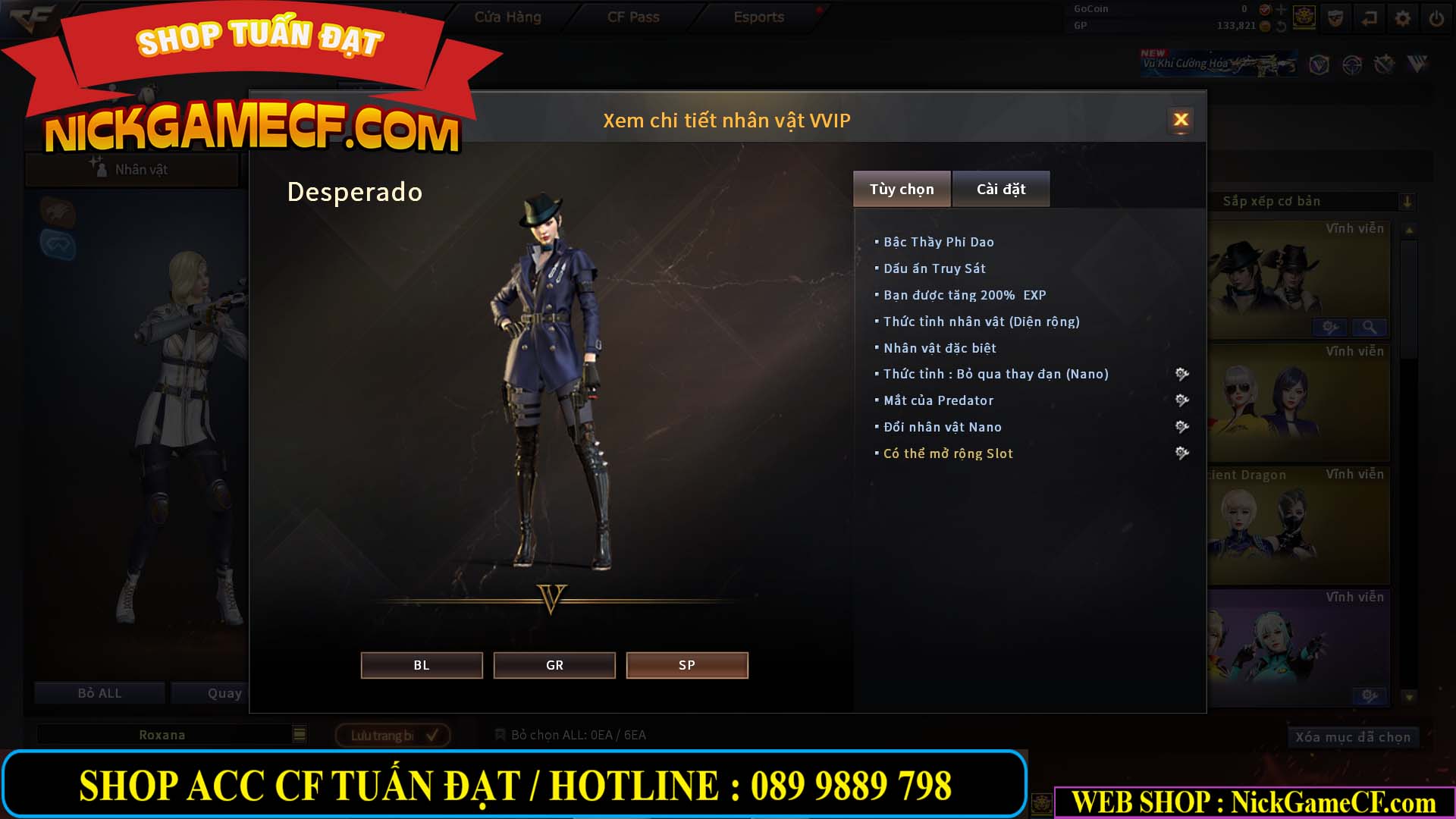Open the Cửa Hàng menu
This screenshot has width=1456, height=819.
509,16
